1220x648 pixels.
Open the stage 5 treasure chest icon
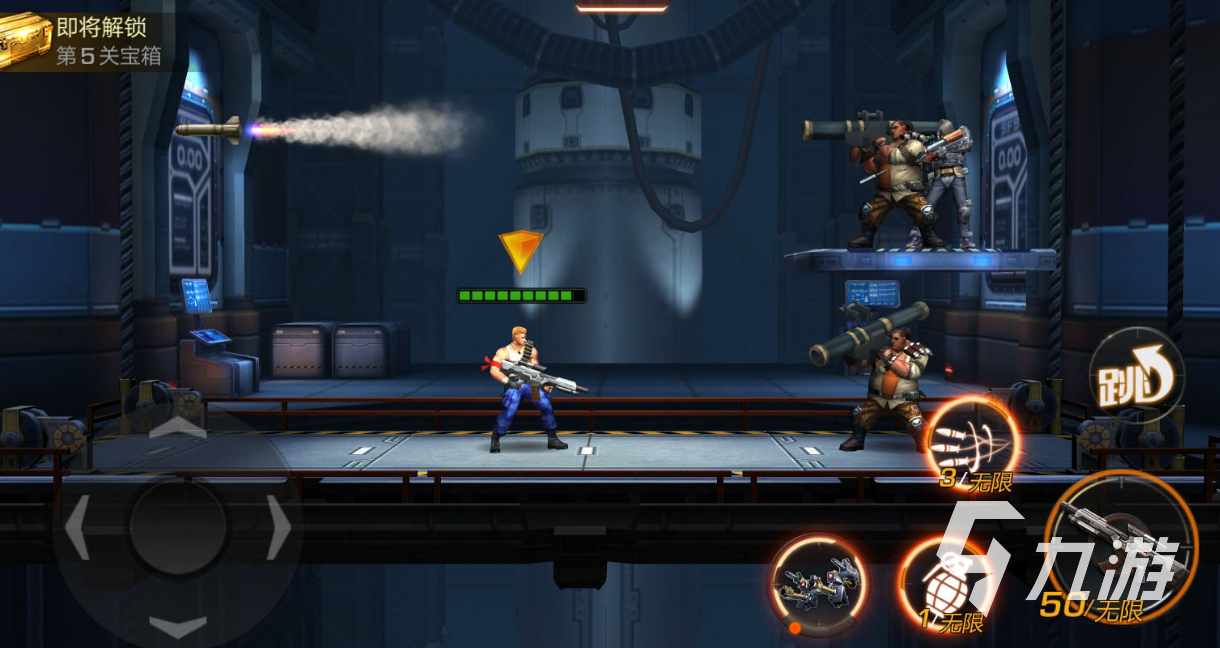click(x=25, y=40)
